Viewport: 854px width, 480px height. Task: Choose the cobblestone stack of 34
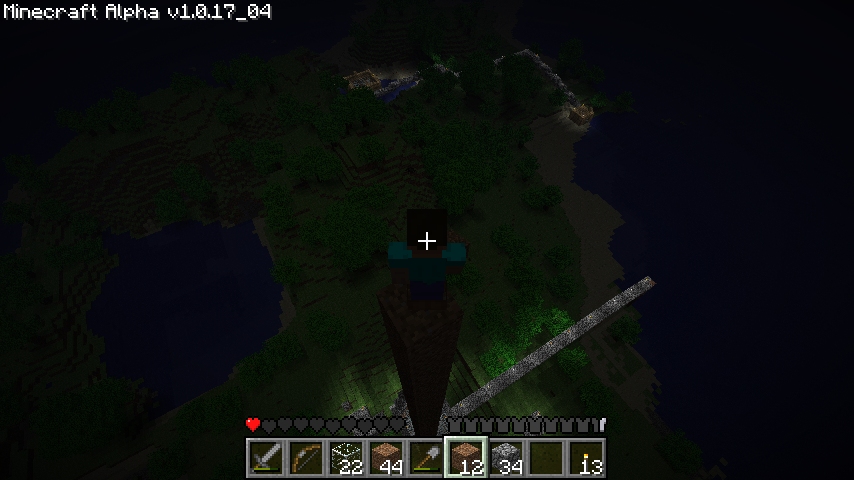click(506, 458)
